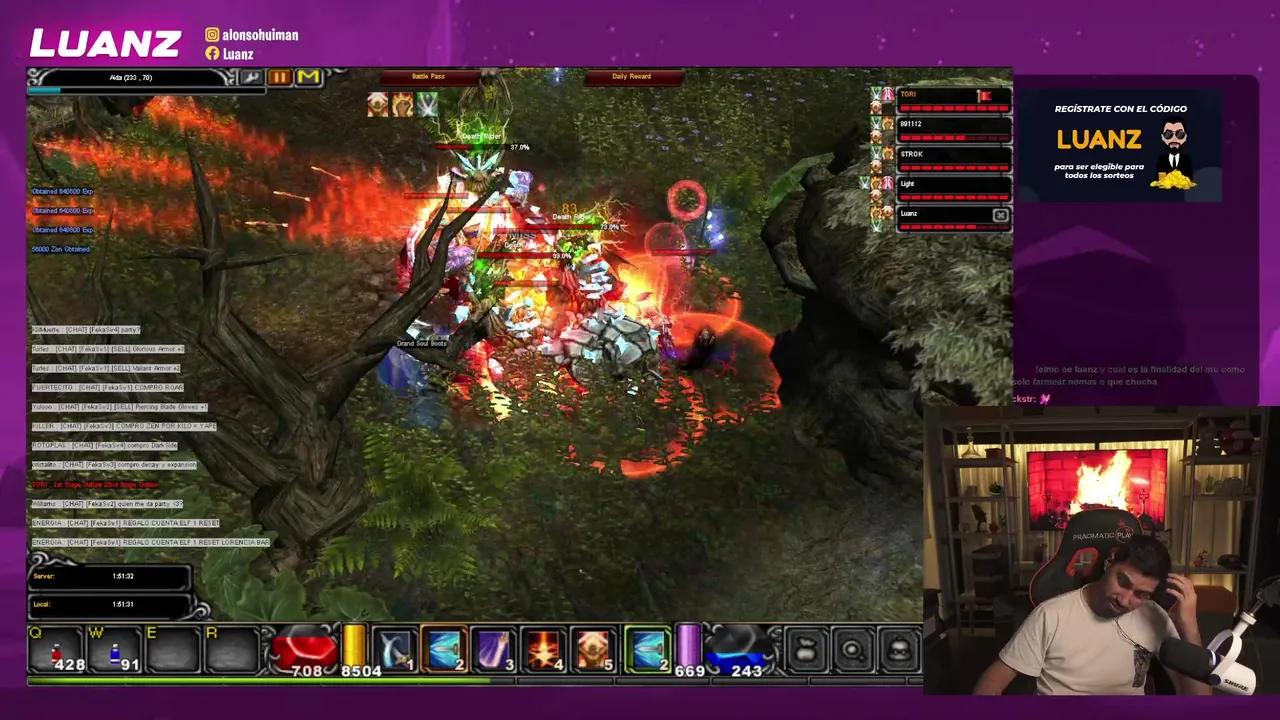Click the orange pause indicator icon
The height and width of the screenshot is (720, 1280).
(x=280, y=77)
